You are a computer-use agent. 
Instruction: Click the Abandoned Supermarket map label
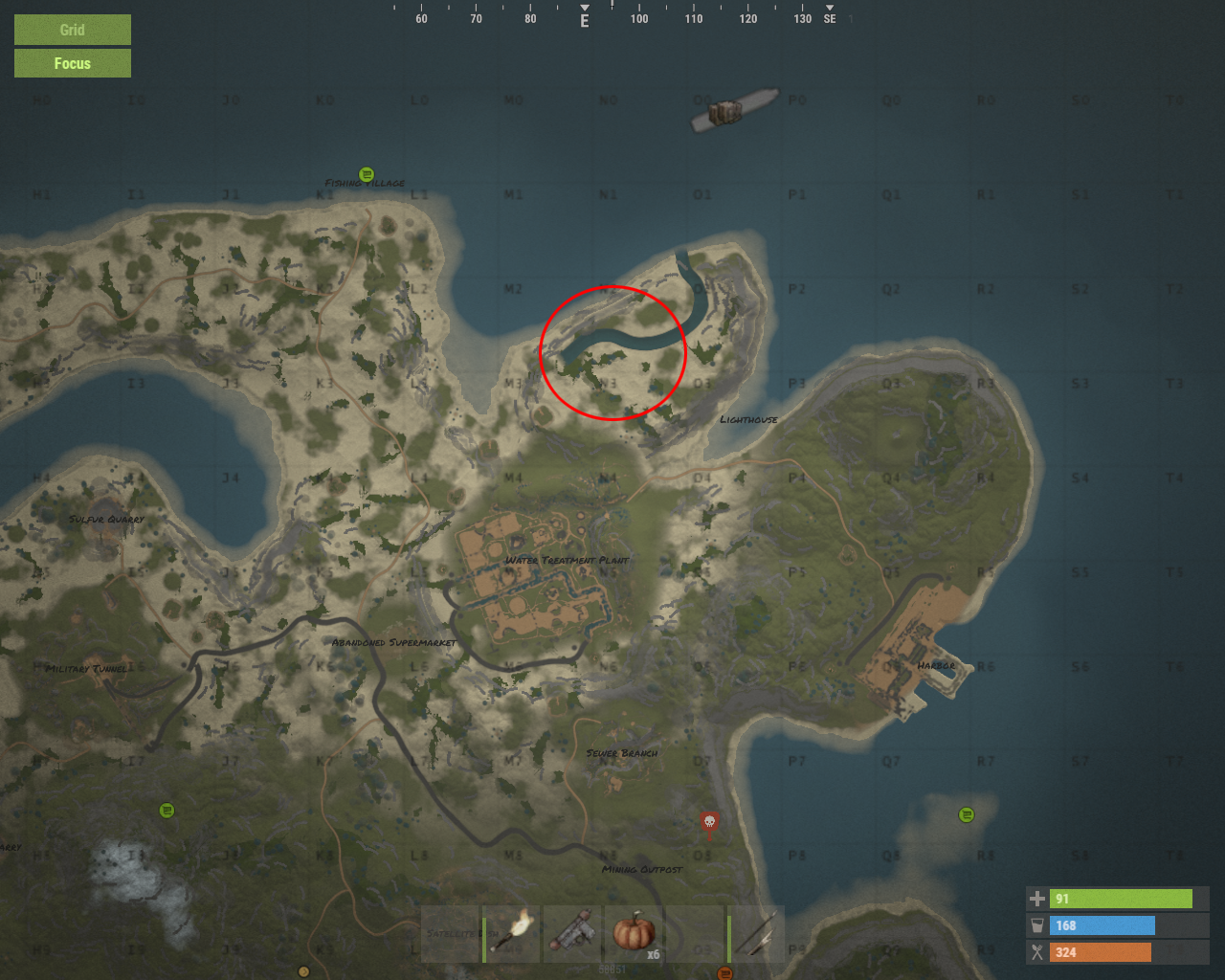[393, 642]
